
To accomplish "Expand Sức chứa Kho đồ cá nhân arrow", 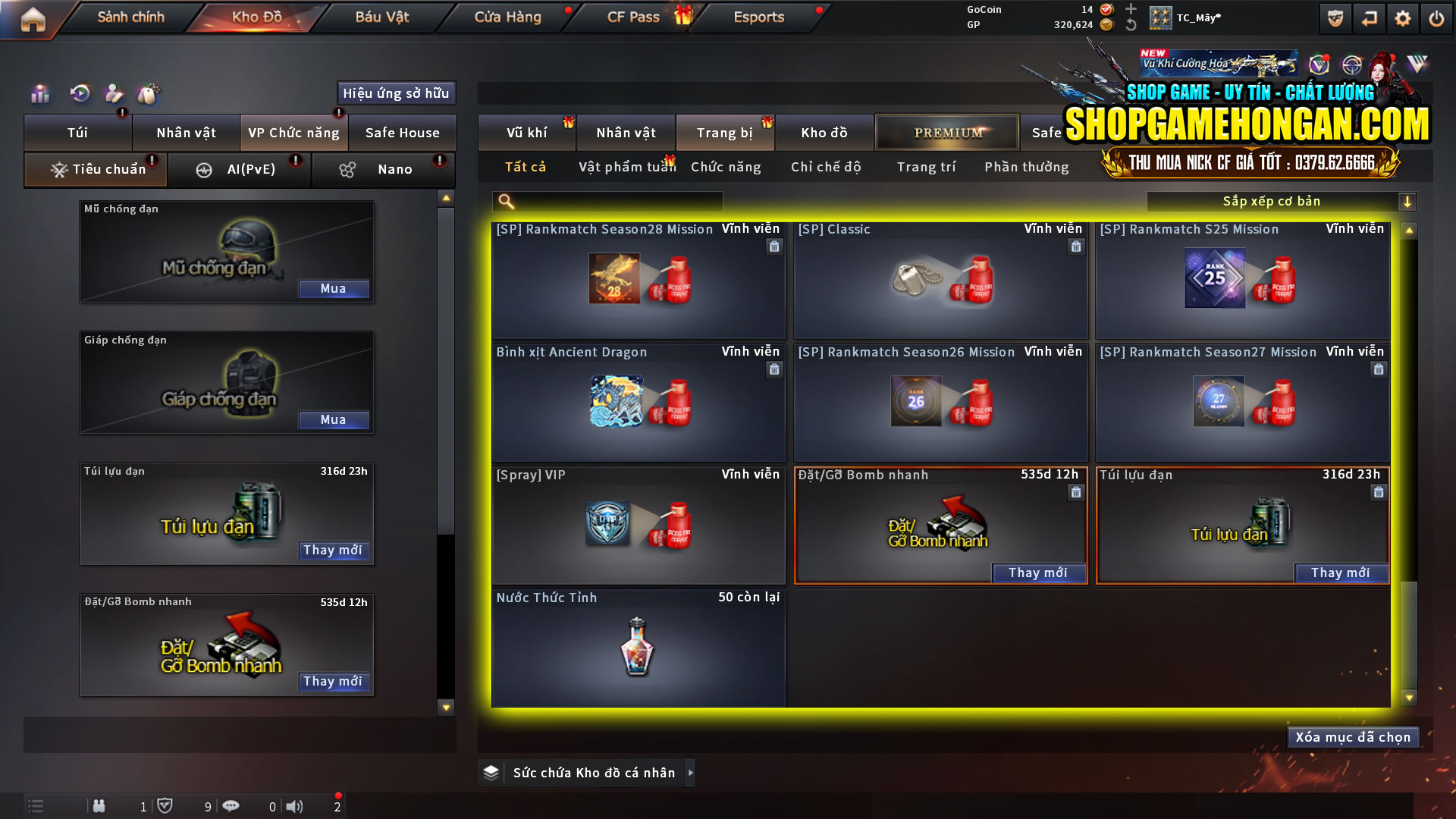I will click(x=690, y=773).
